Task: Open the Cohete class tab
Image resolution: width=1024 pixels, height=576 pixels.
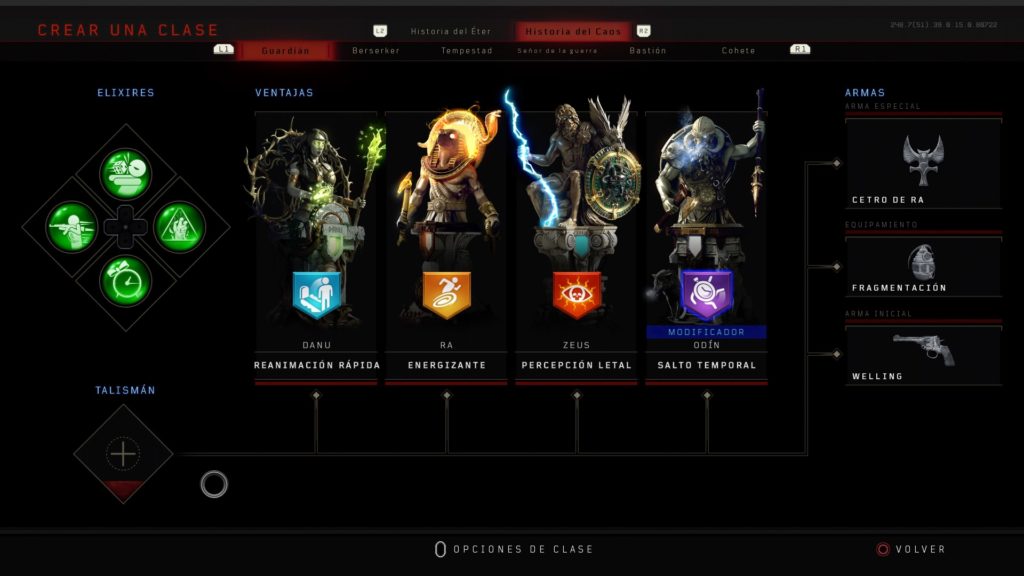Action: coord(739,51)
